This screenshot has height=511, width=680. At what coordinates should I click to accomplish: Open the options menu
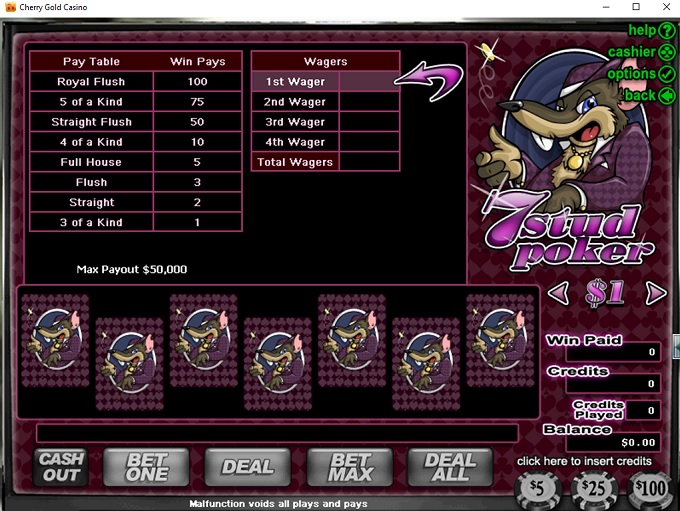pyautogui.click(x=640, y=73)
